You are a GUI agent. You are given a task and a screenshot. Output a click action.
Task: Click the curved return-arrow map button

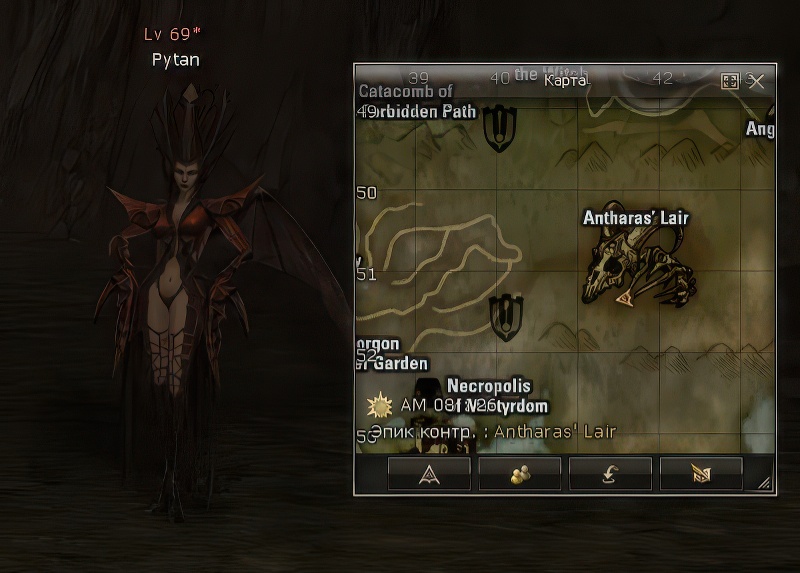coord(610,474)
